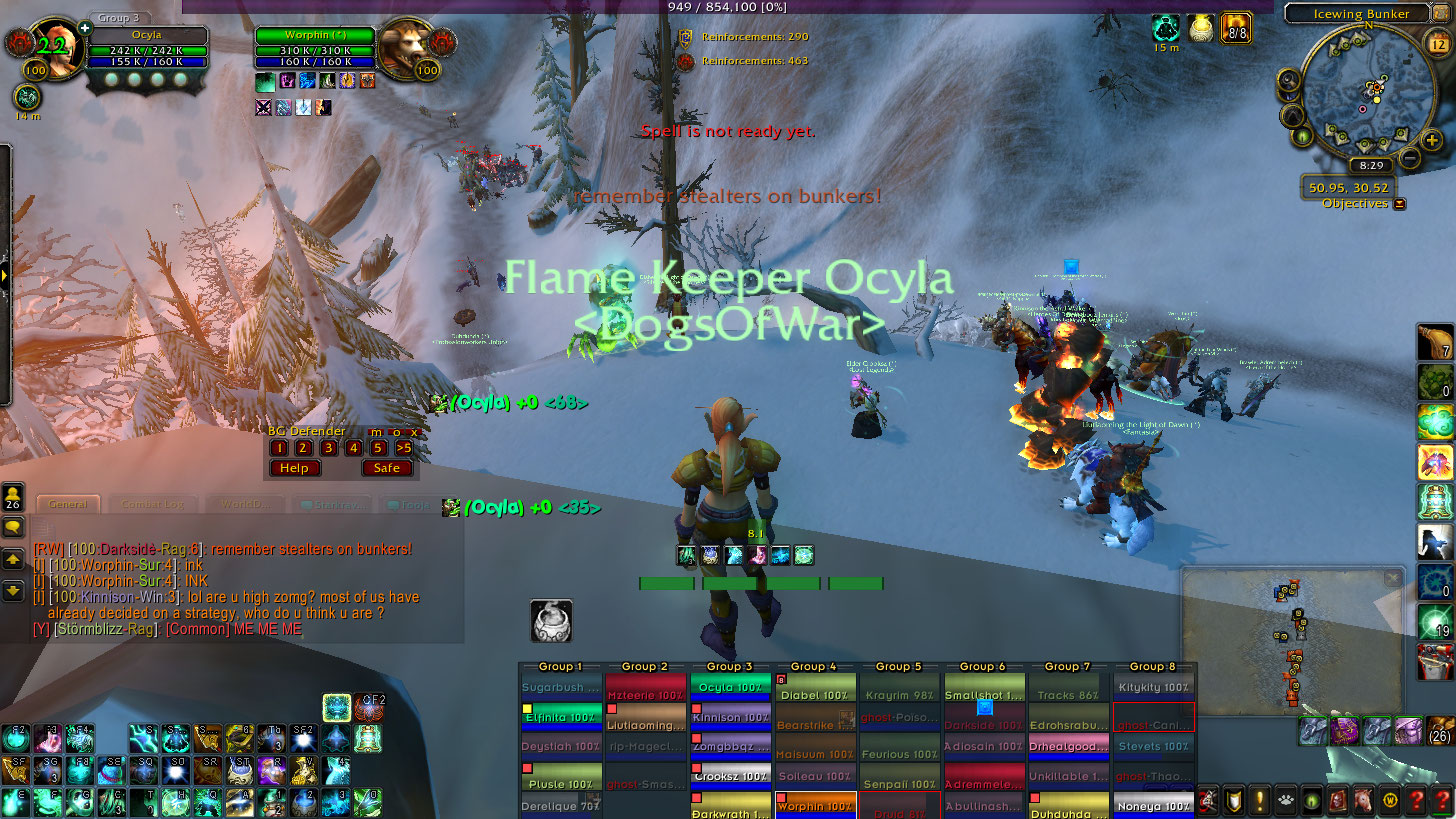Image resolution: width=1456 pixels, height=819 pixels.
Task: Target Smallshot in the Group 6 raid frames
Action: point(984,695)
